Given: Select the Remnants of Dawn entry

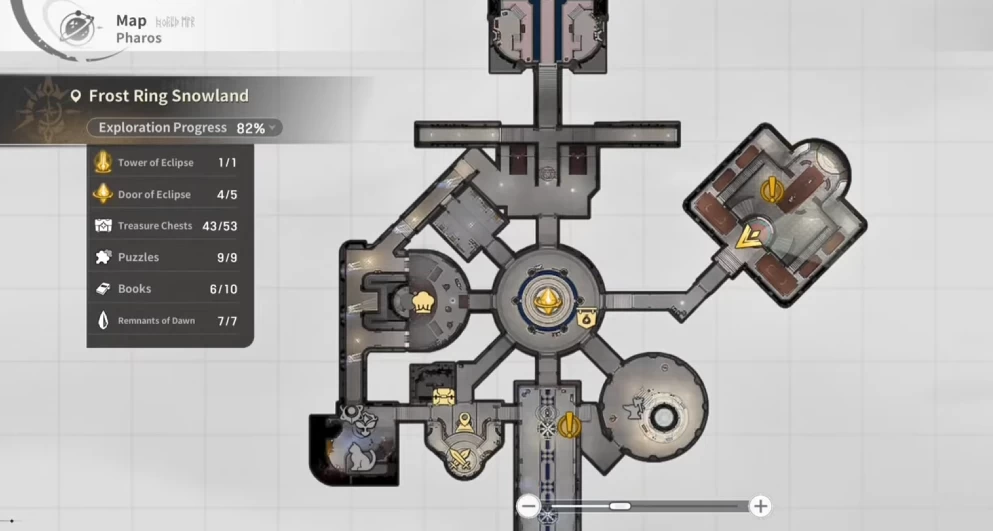Looking at the screenshot, I should coord(168,321).
